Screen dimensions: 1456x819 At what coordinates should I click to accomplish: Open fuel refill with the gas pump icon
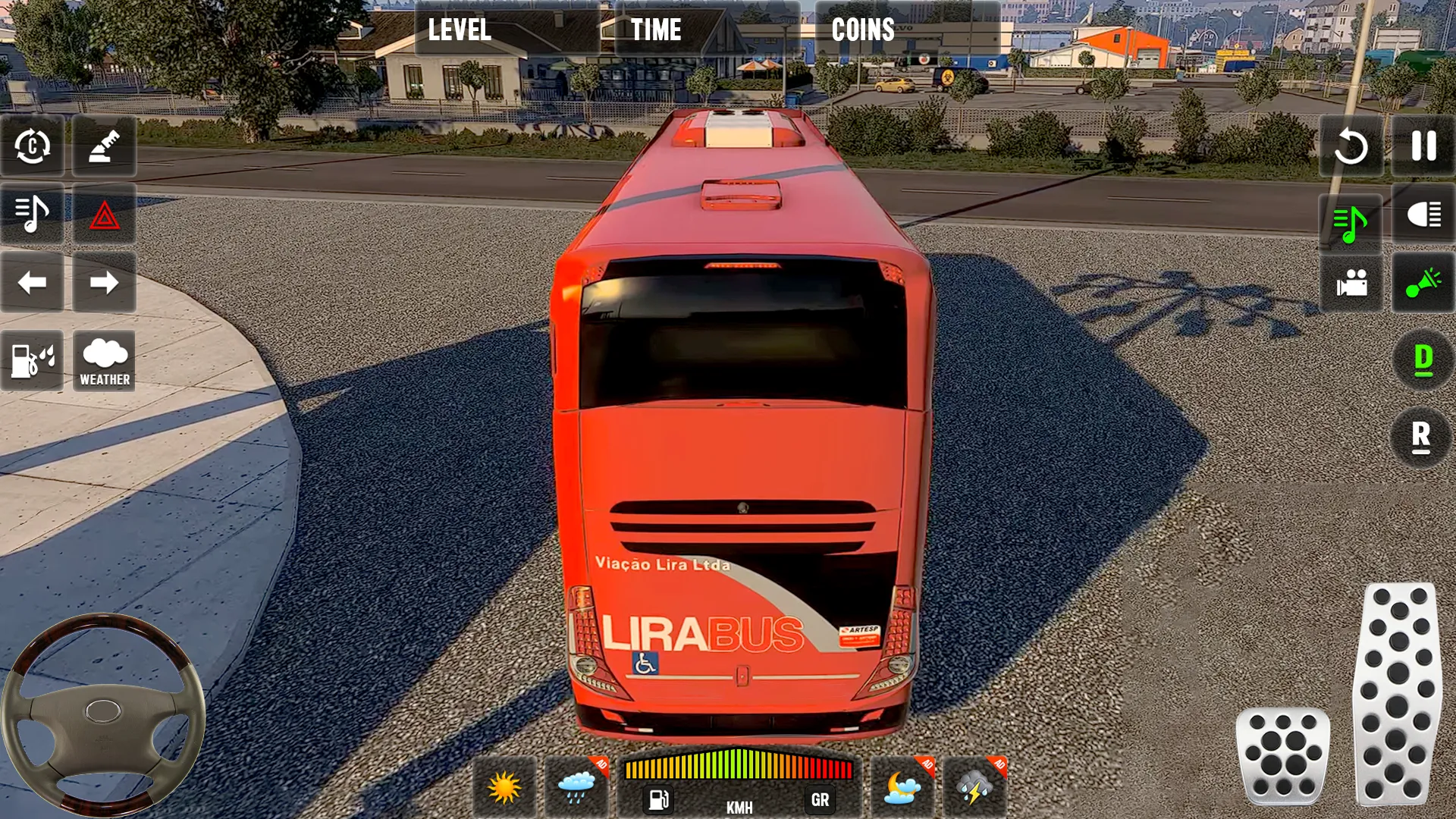[30, 362]
